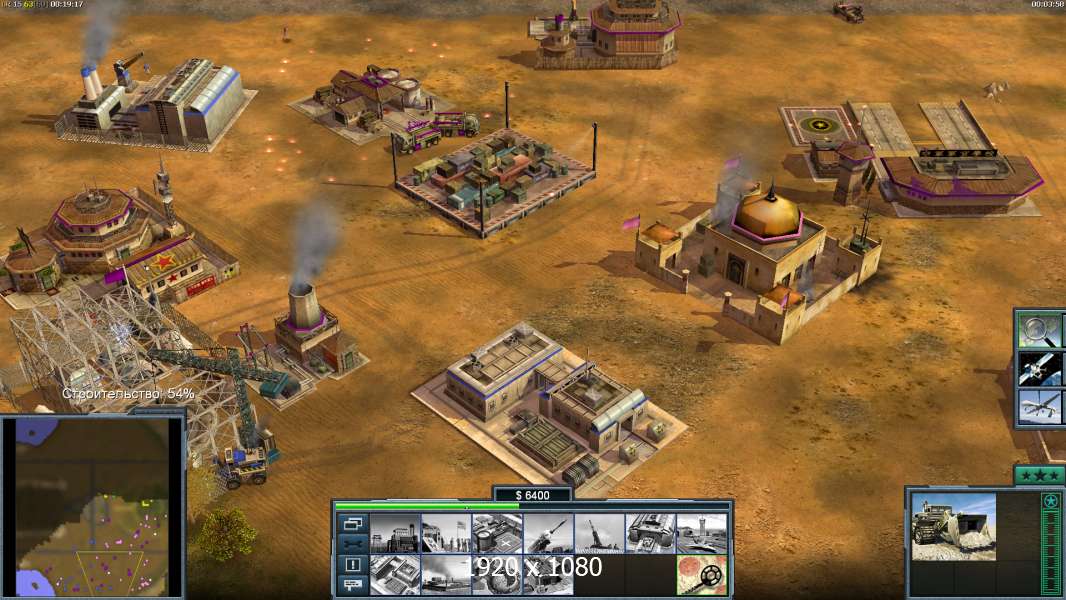Open the minimap view of the battlefield

(x=93, y=506)
